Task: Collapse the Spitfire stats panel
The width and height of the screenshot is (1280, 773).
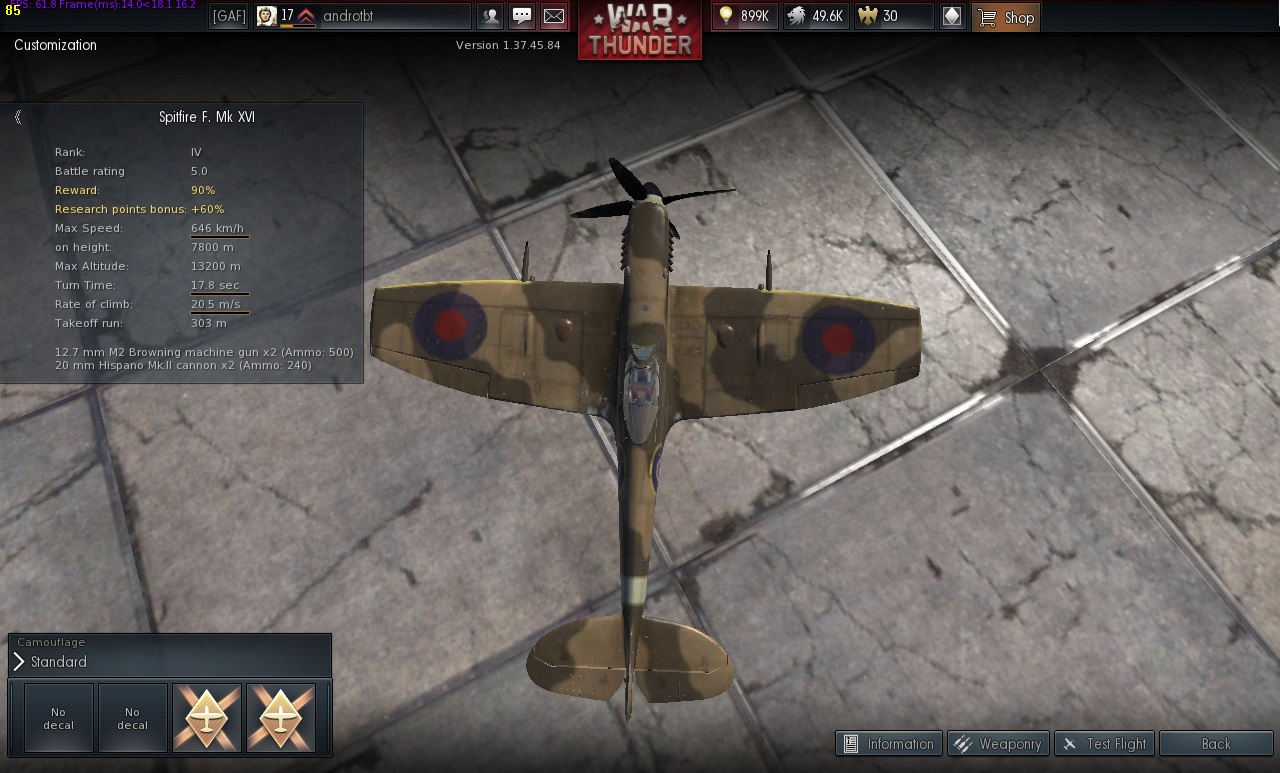Action: (18, 117)
